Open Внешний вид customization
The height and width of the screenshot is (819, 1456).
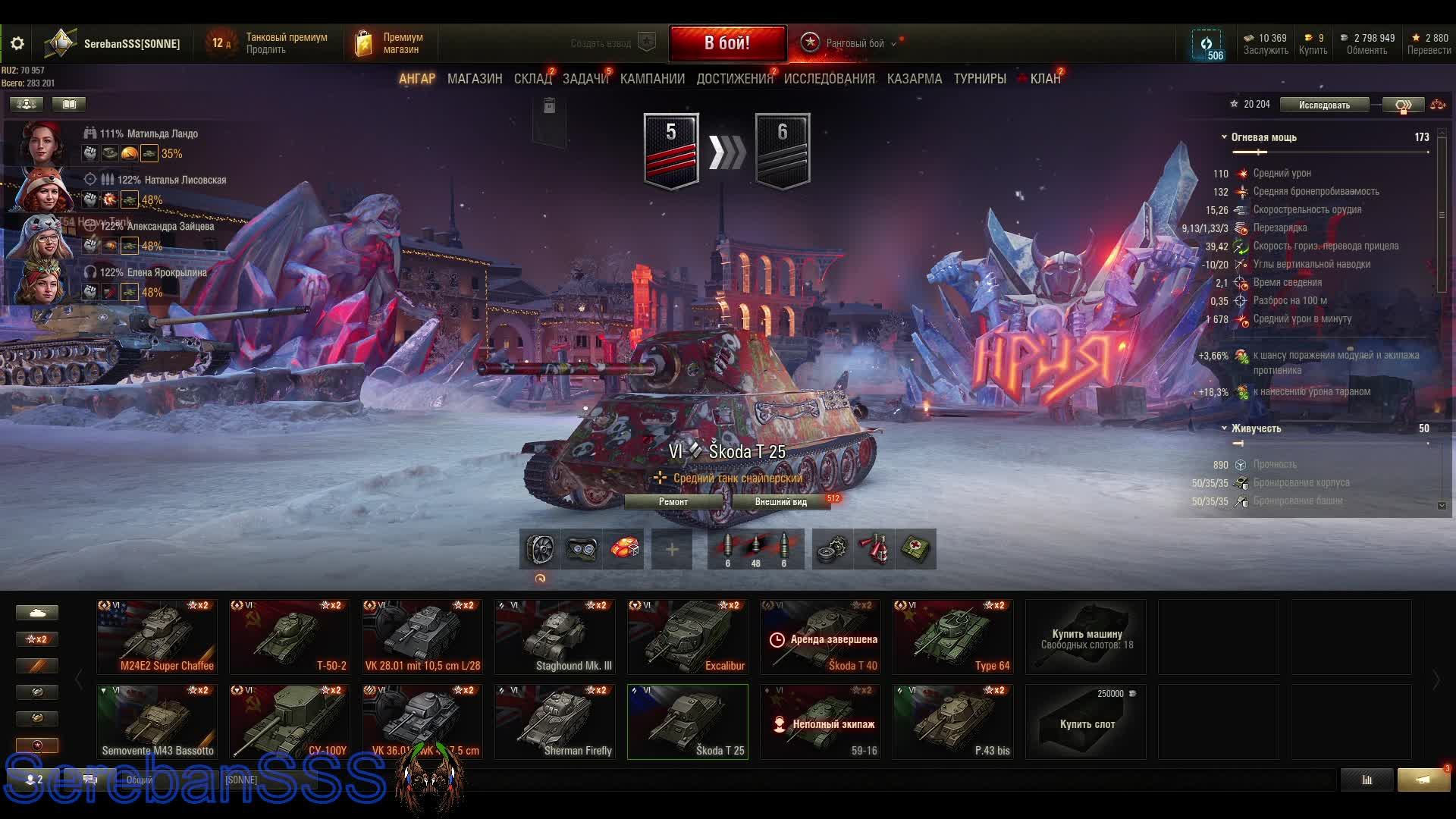pos(780,502)
